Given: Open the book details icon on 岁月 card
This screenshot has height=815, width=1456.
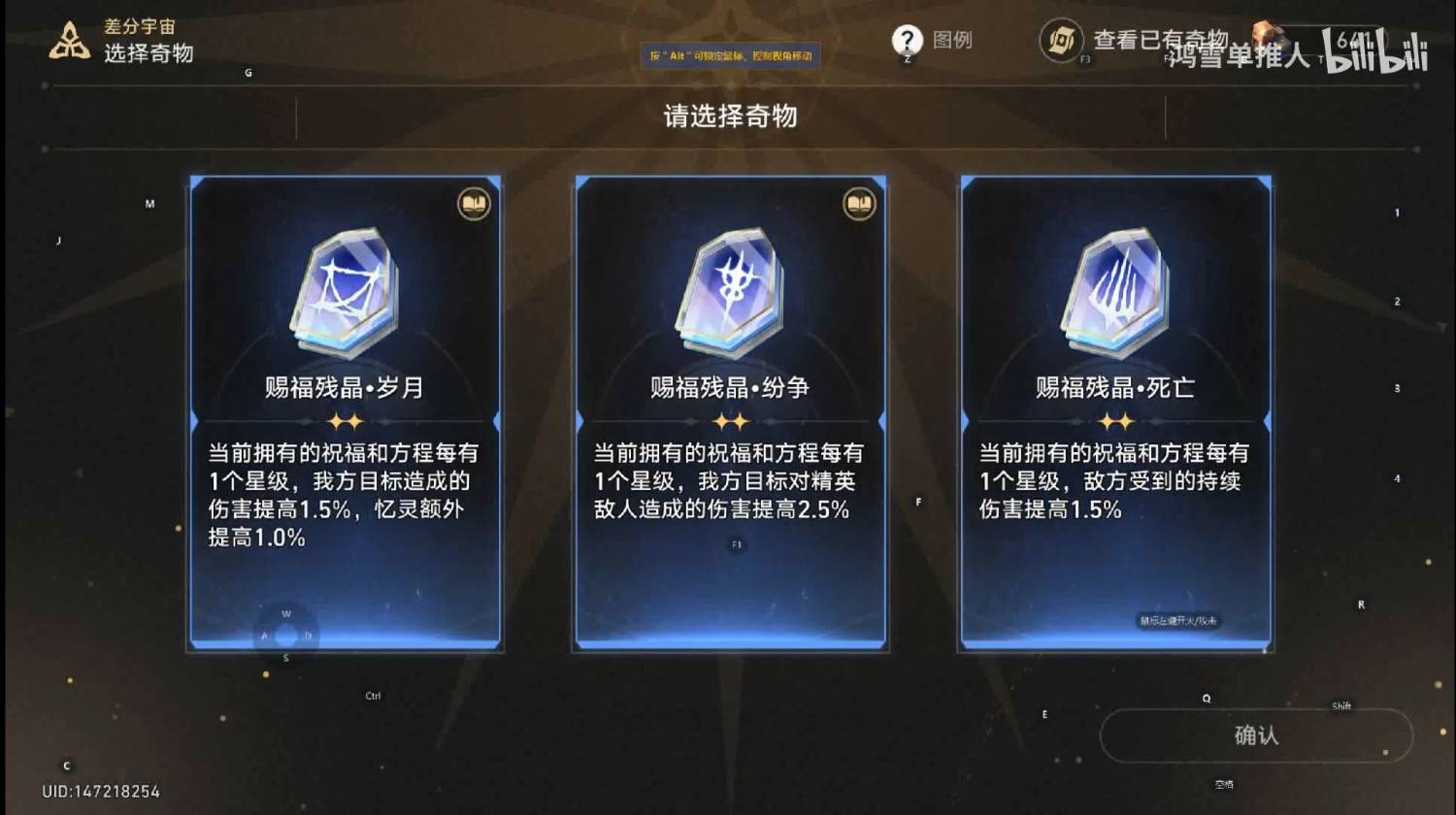Looking at the screenshot, I should pos(473,206).
